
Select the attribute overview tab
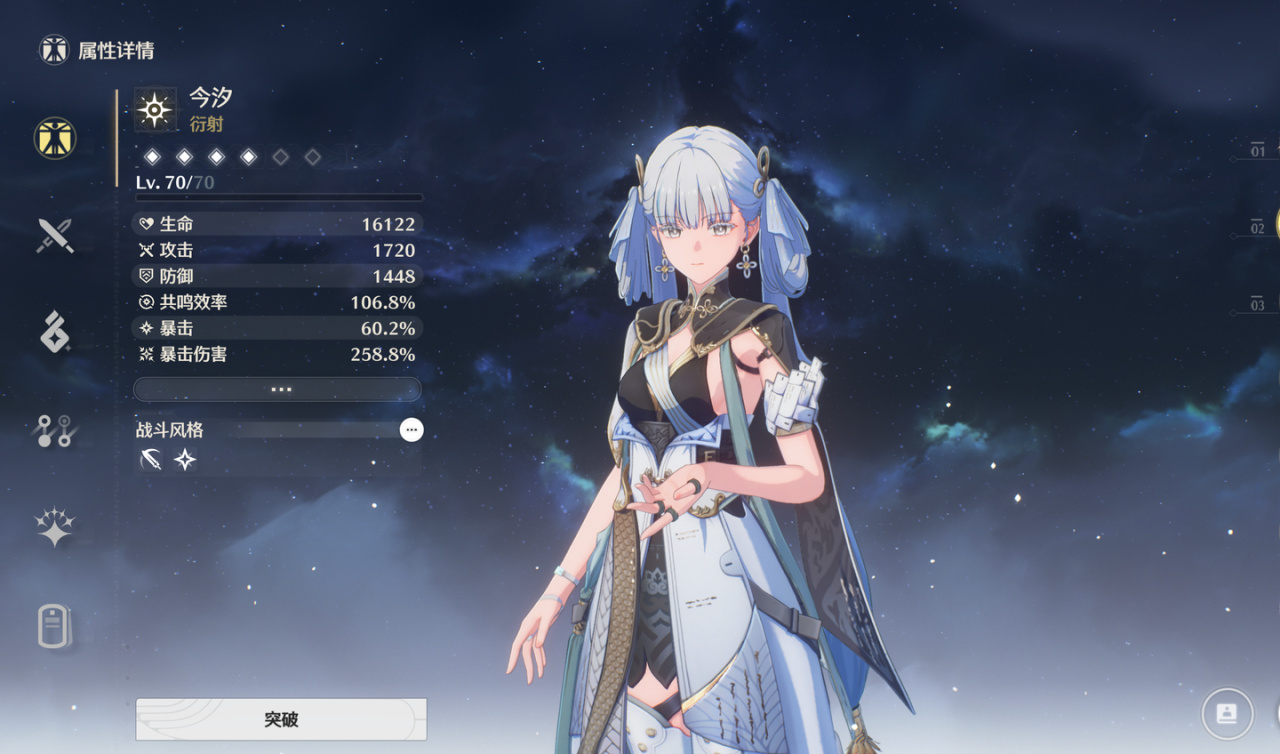tap(55, 138)
